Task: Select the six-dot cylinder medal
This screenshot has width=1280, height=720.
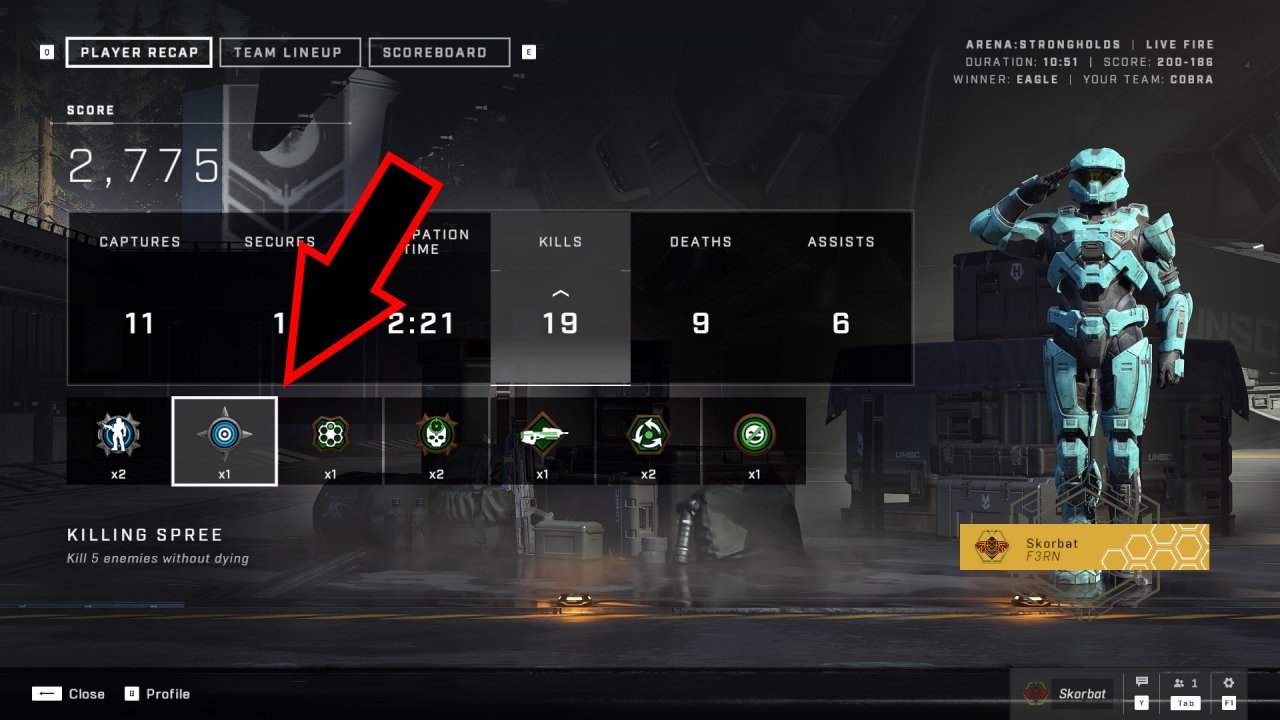Action: [330, 440]
